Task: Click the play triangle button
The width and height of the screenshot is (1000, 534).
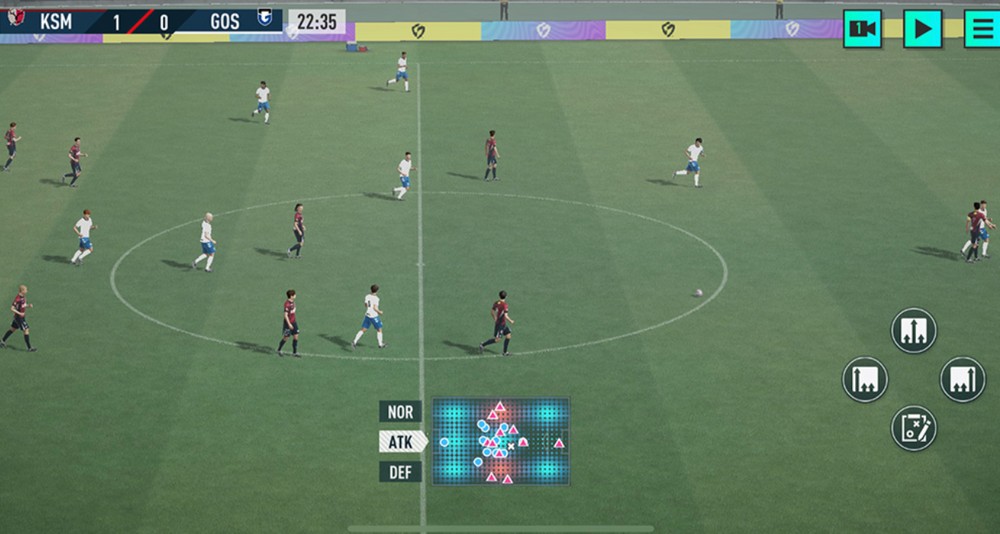Action: click(x=922, y=28)
